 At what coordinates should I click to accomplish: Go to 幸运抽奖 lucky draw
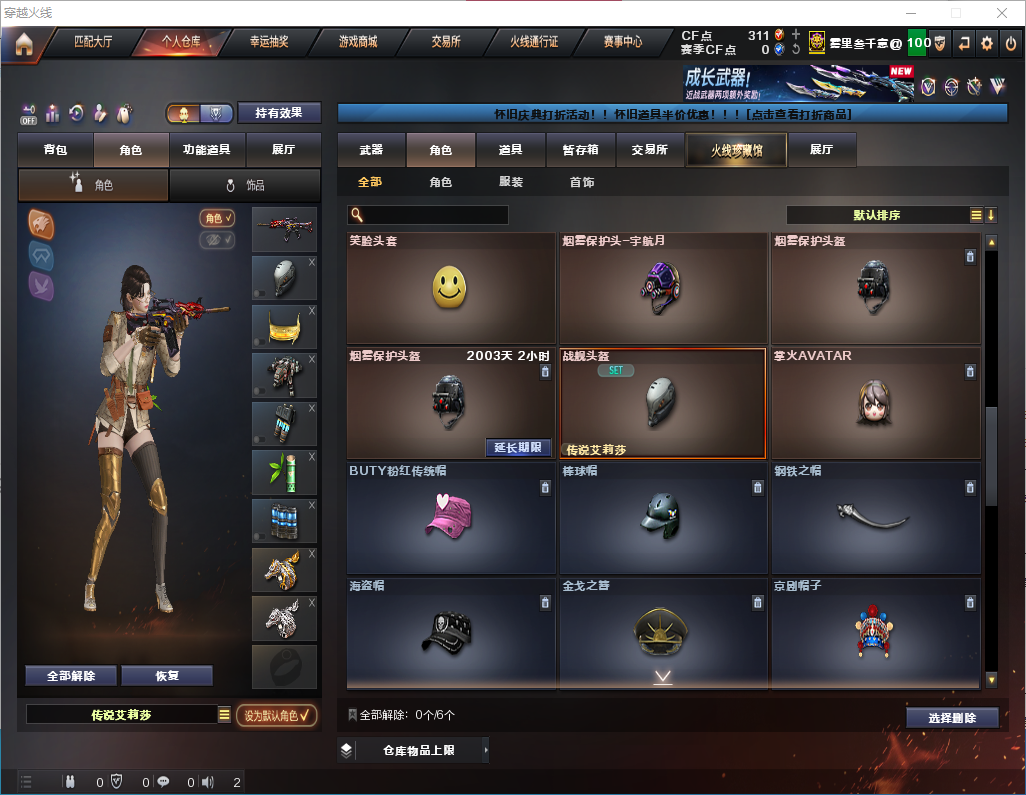pyautogui.click(x=268, y=42)
